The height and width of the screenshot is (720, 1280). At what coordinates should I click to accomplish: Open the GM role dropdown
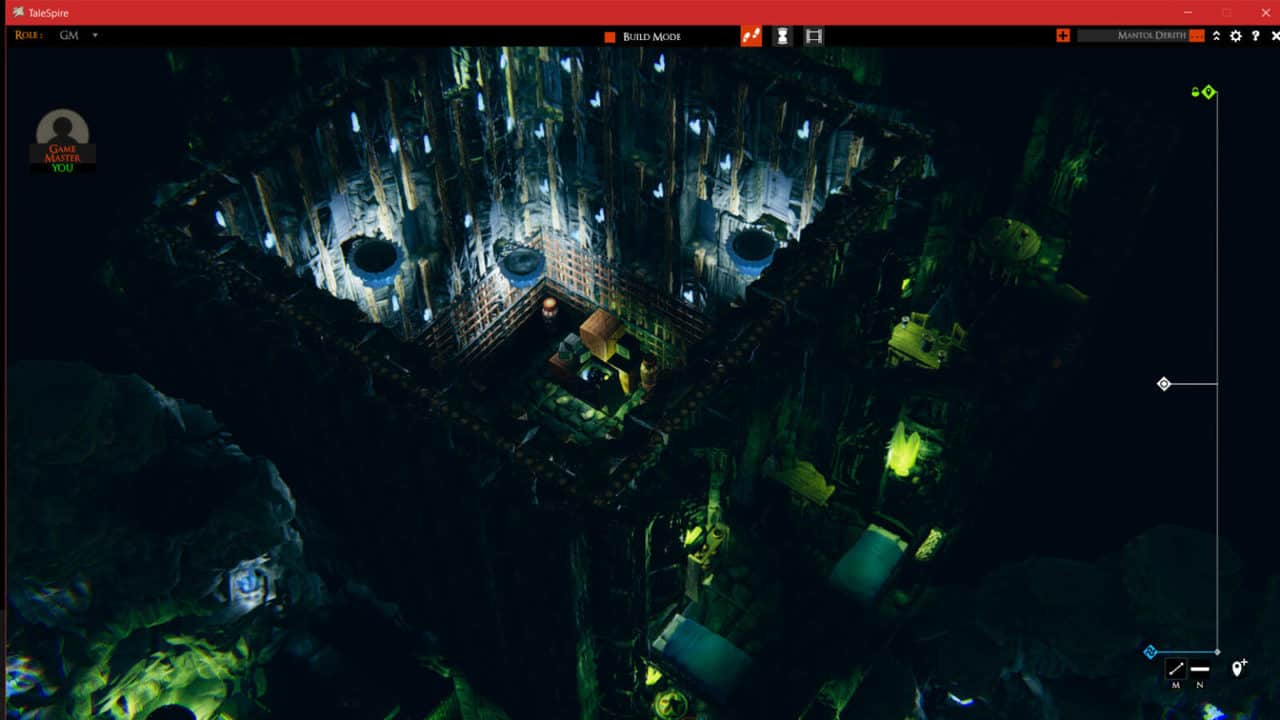point(94,35)
